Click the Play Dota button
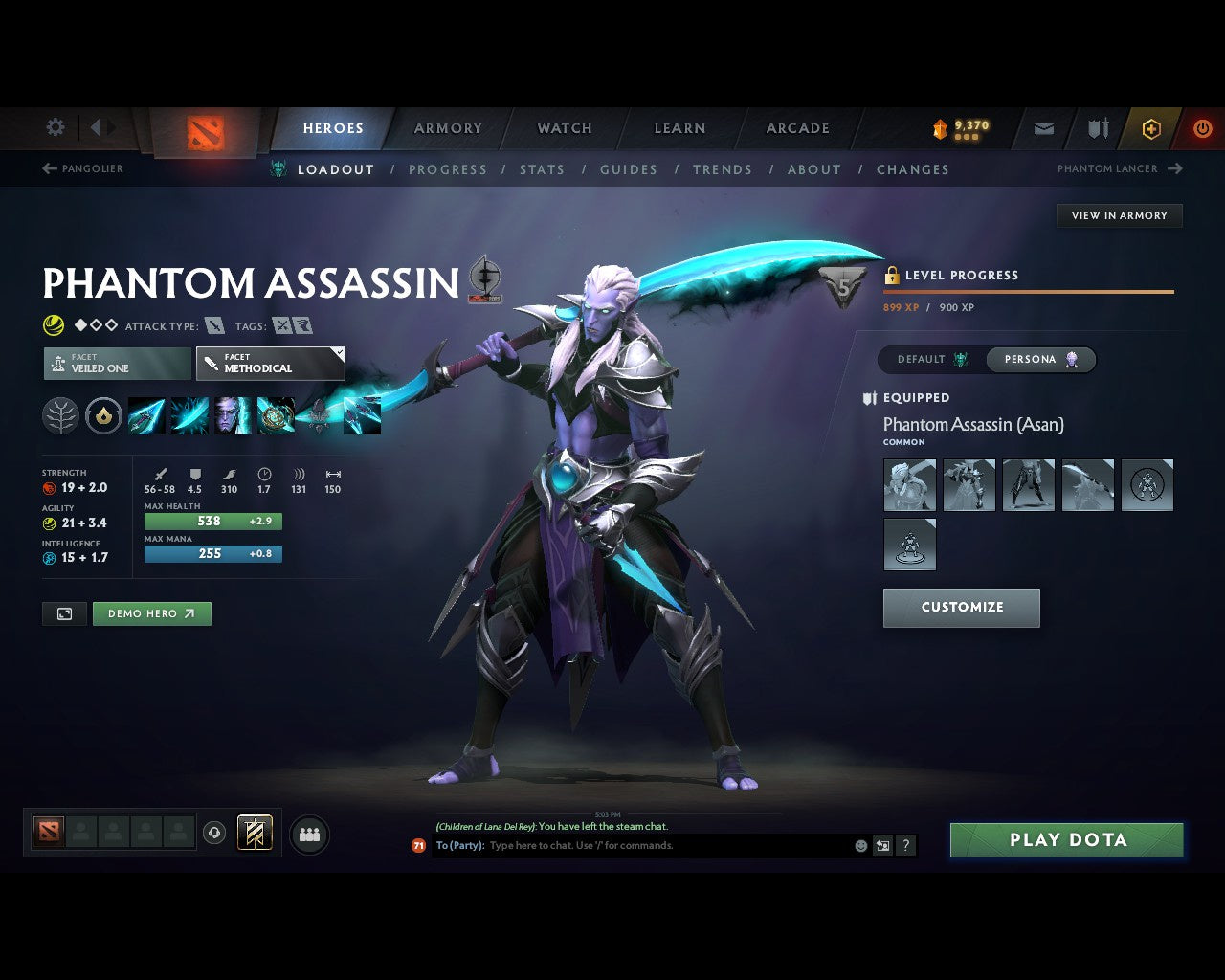 coord(1066,840)
